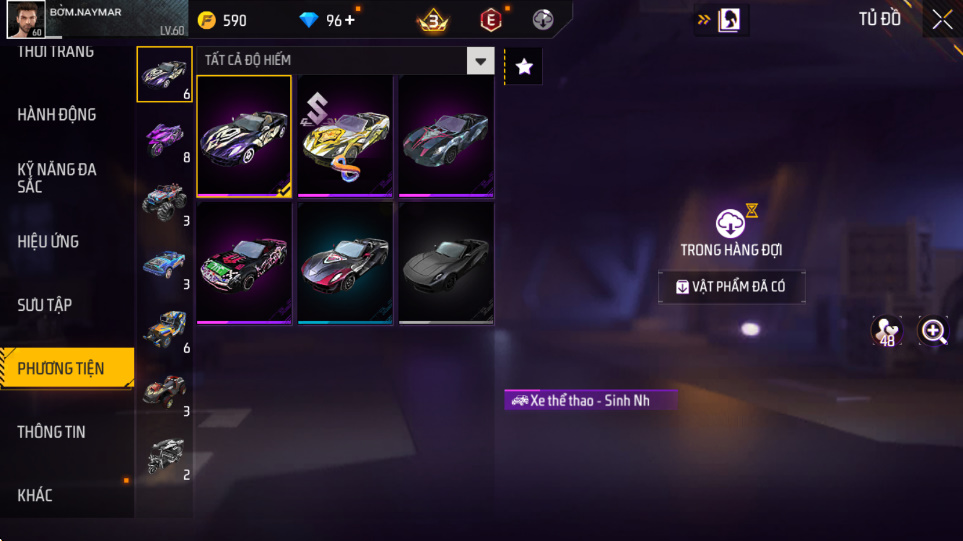Select the dark gray and red sports car skin
Screen dimensions: 963x541
[446, 136]
